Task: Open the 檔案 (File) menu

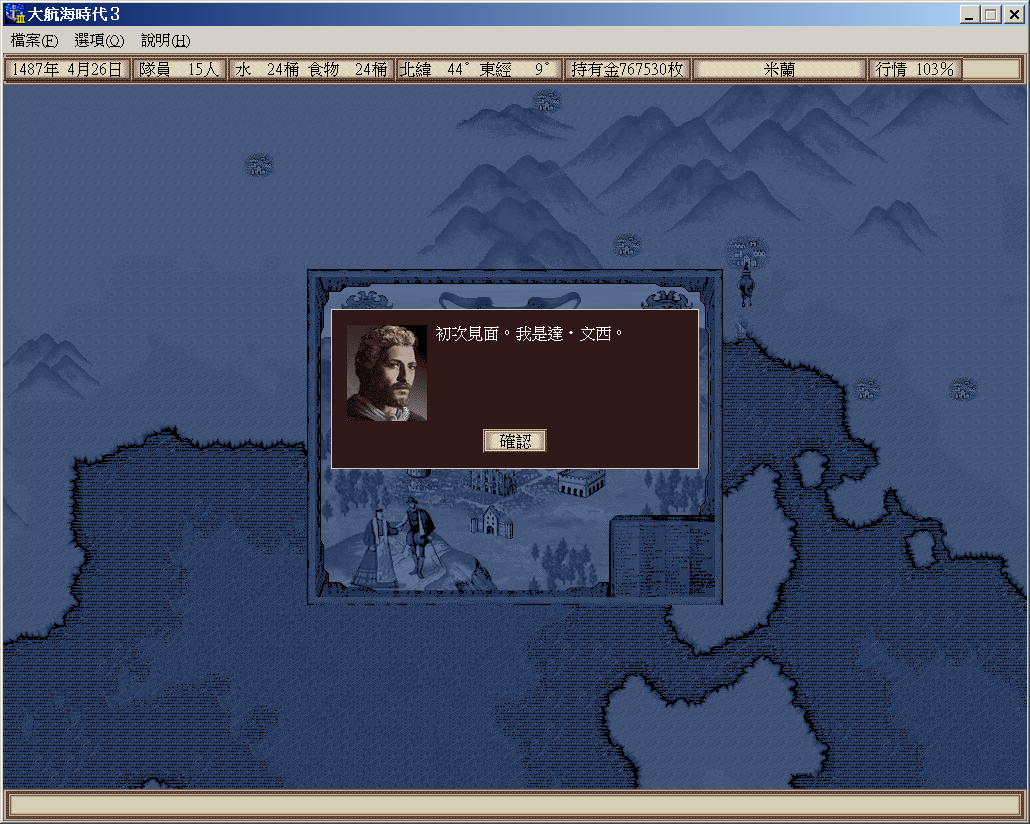Action: pyautogui.click(x=34, y=41)
